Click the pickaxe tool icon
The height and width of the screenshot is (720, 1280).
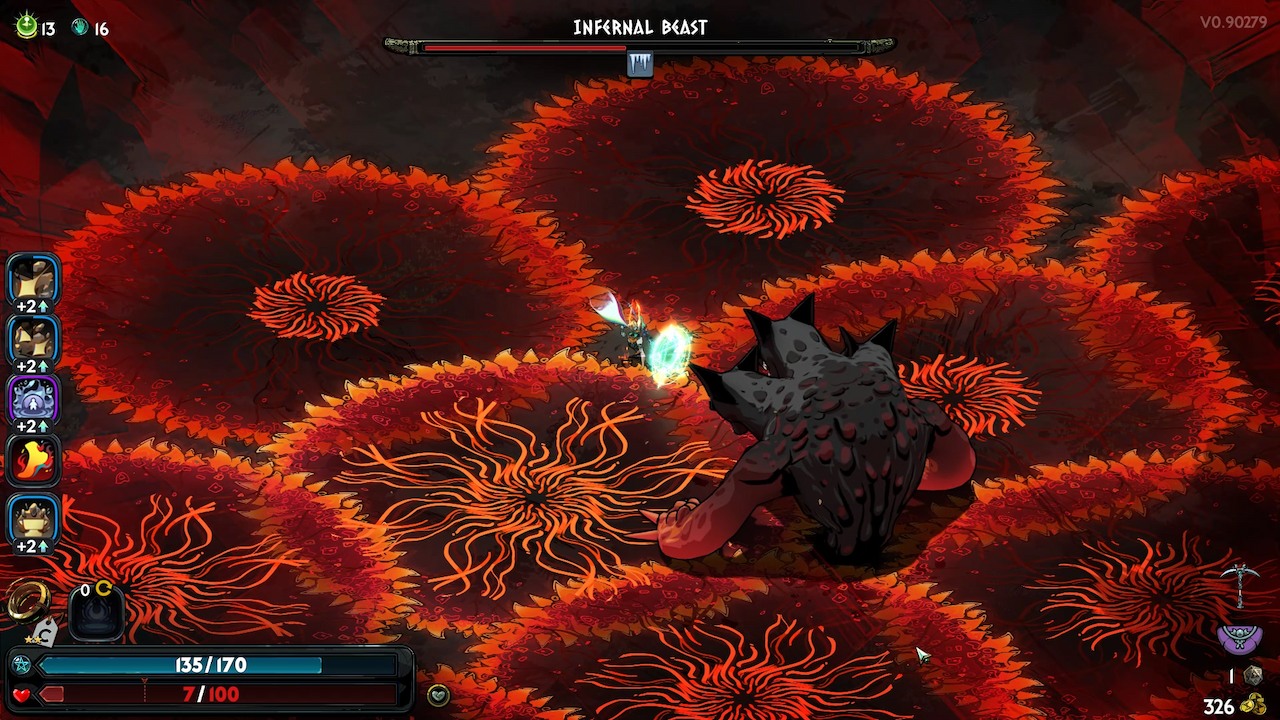1239,584
